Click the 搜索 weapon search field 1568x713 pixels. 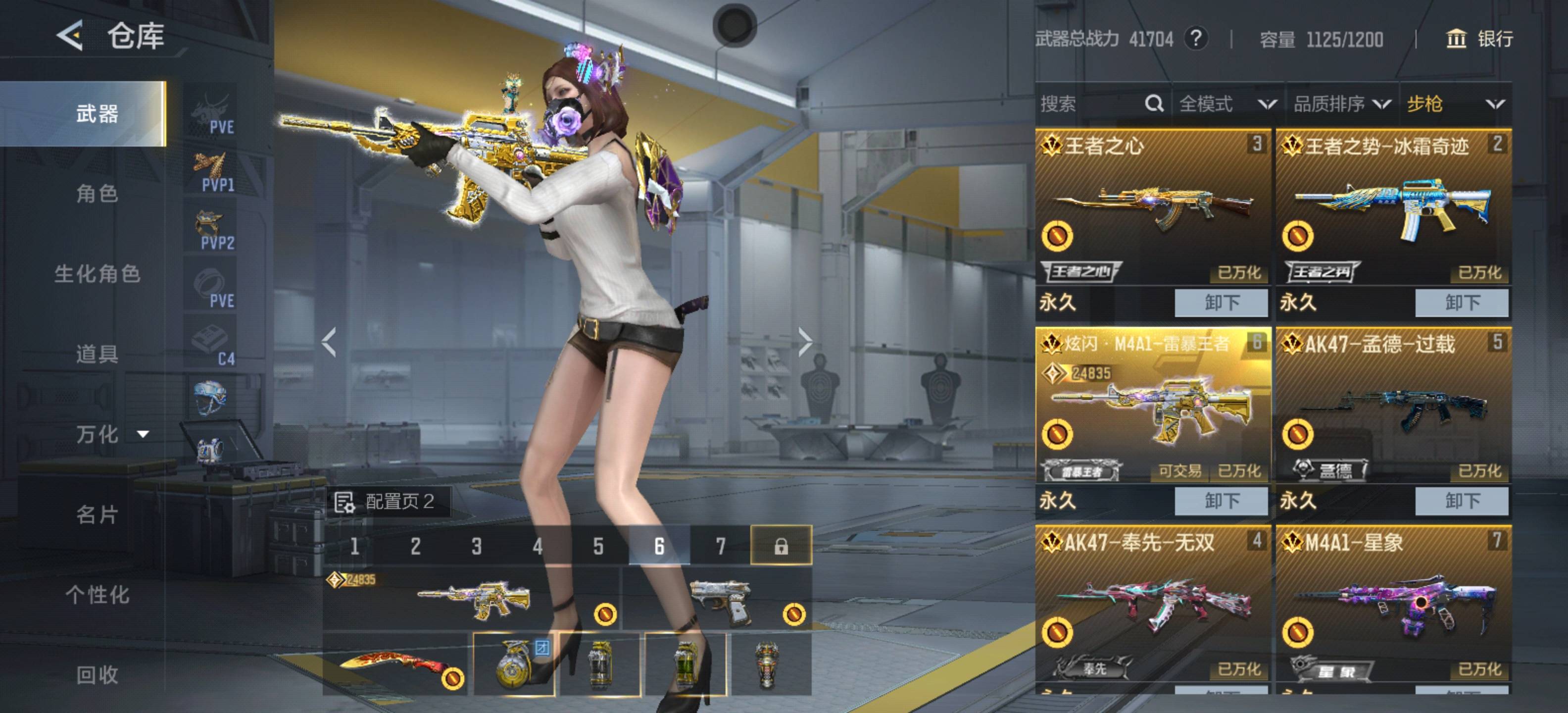[1089, 104]
